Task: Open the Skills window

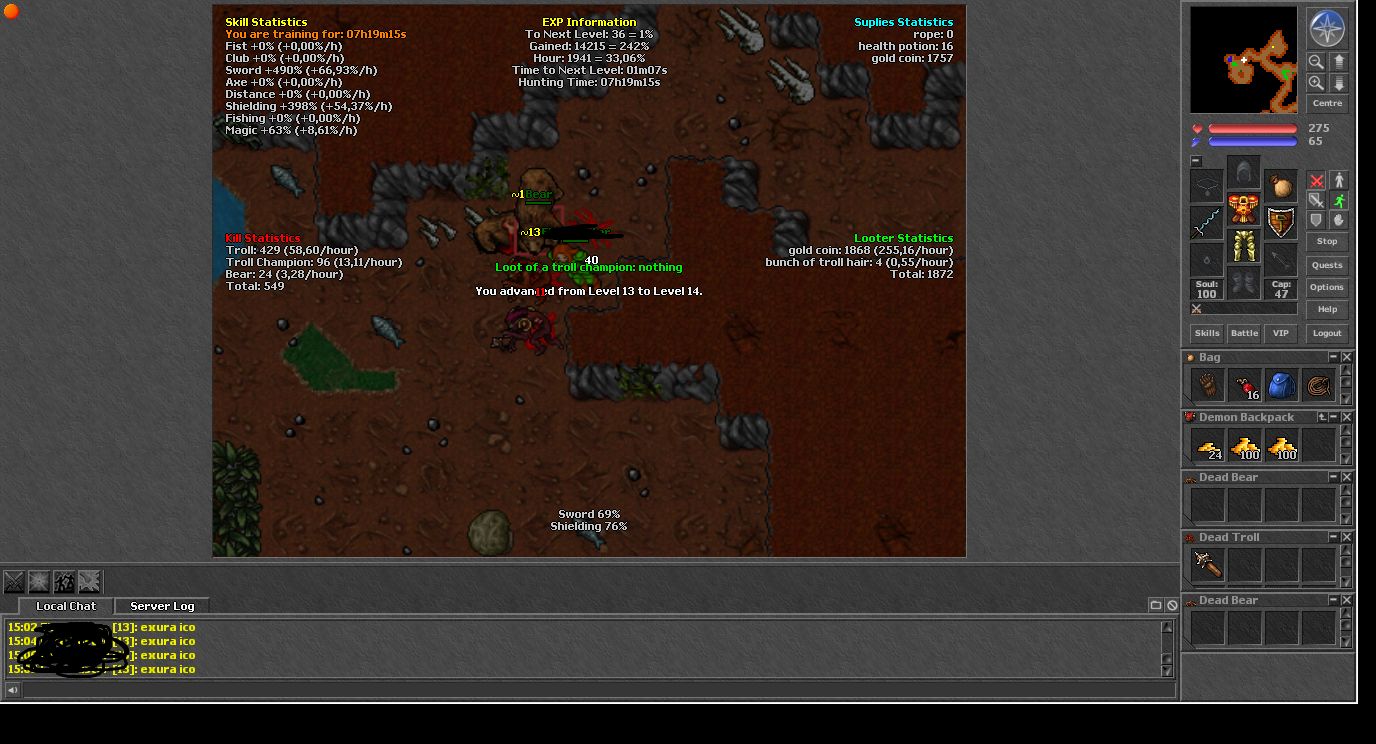Action: click(x=1207, y=333)
